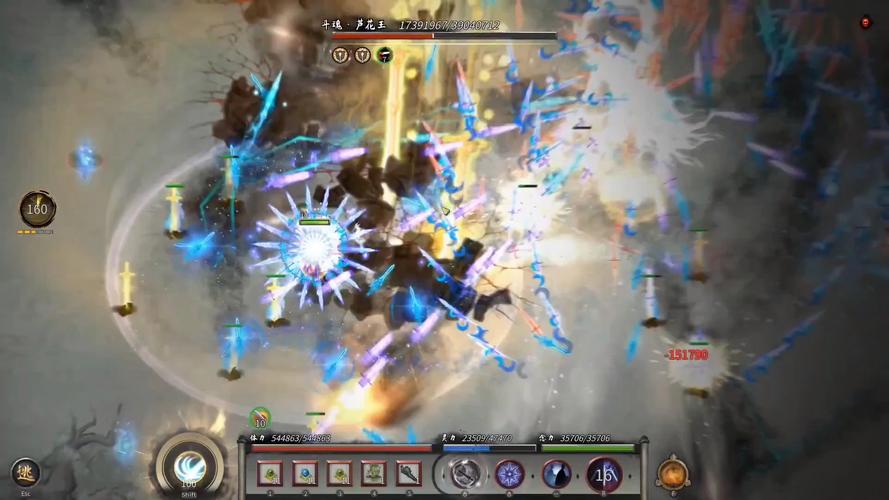Activate the orange orb ability

[673, 473]
